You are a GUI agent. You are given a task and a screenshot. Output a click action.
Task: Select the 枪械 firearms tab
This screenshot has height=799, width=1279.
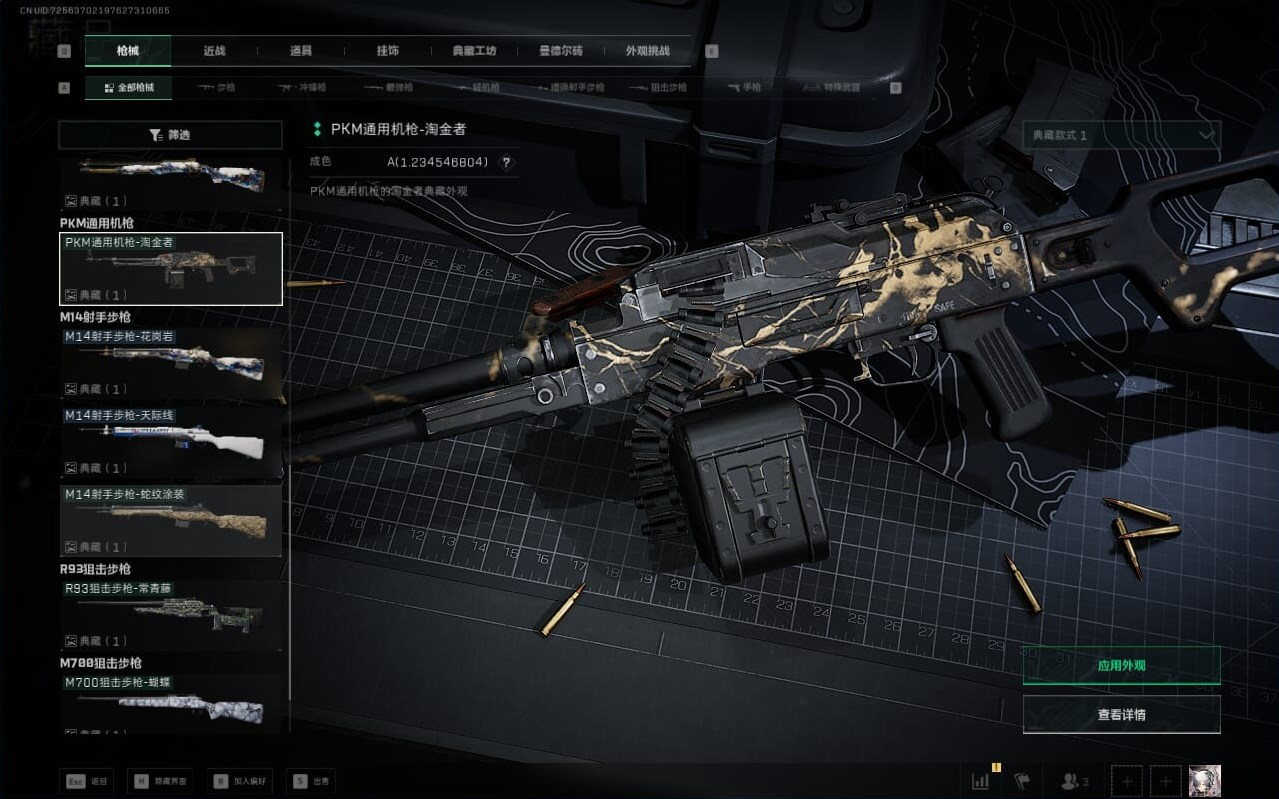(128, 51)
